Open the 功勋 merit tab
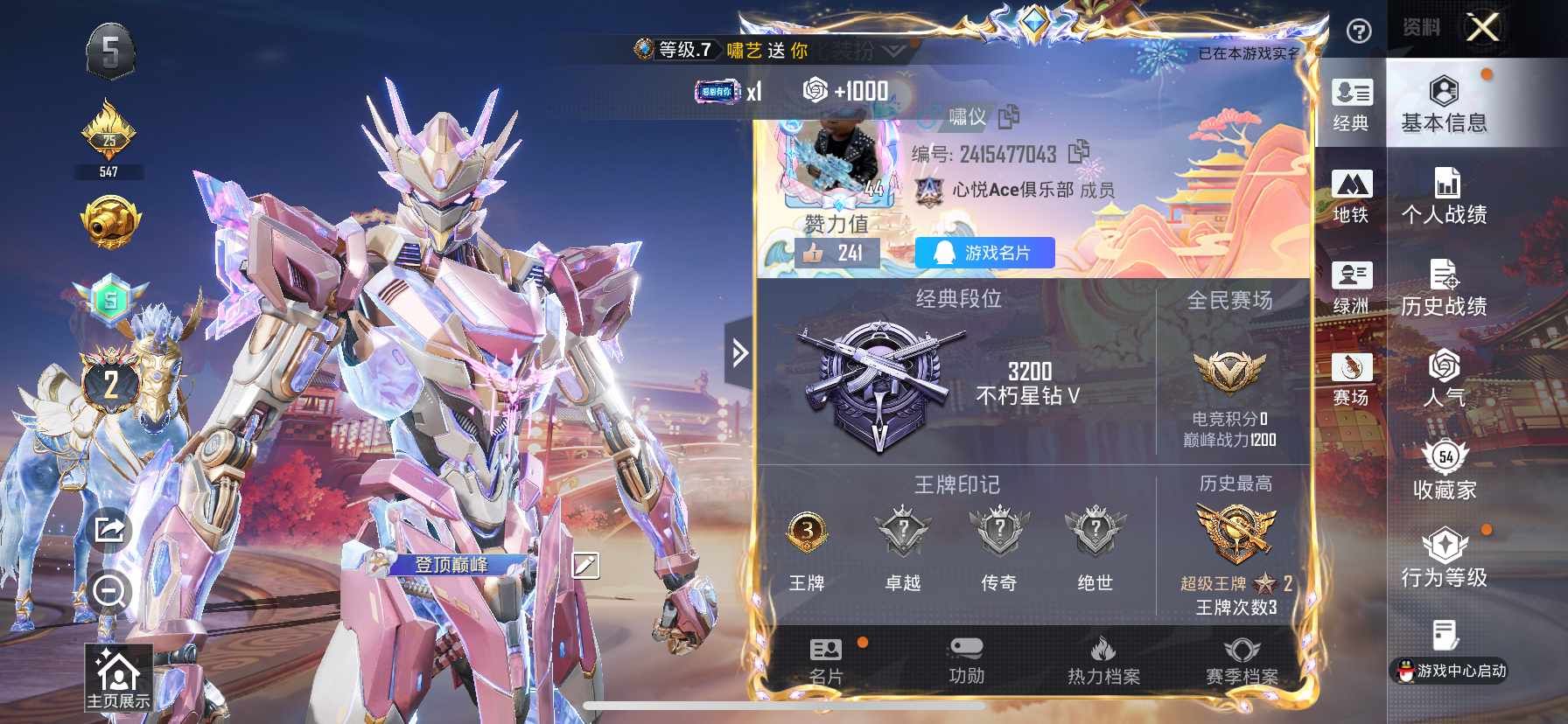Viewport: 1568px width, 724px height. 966,661
